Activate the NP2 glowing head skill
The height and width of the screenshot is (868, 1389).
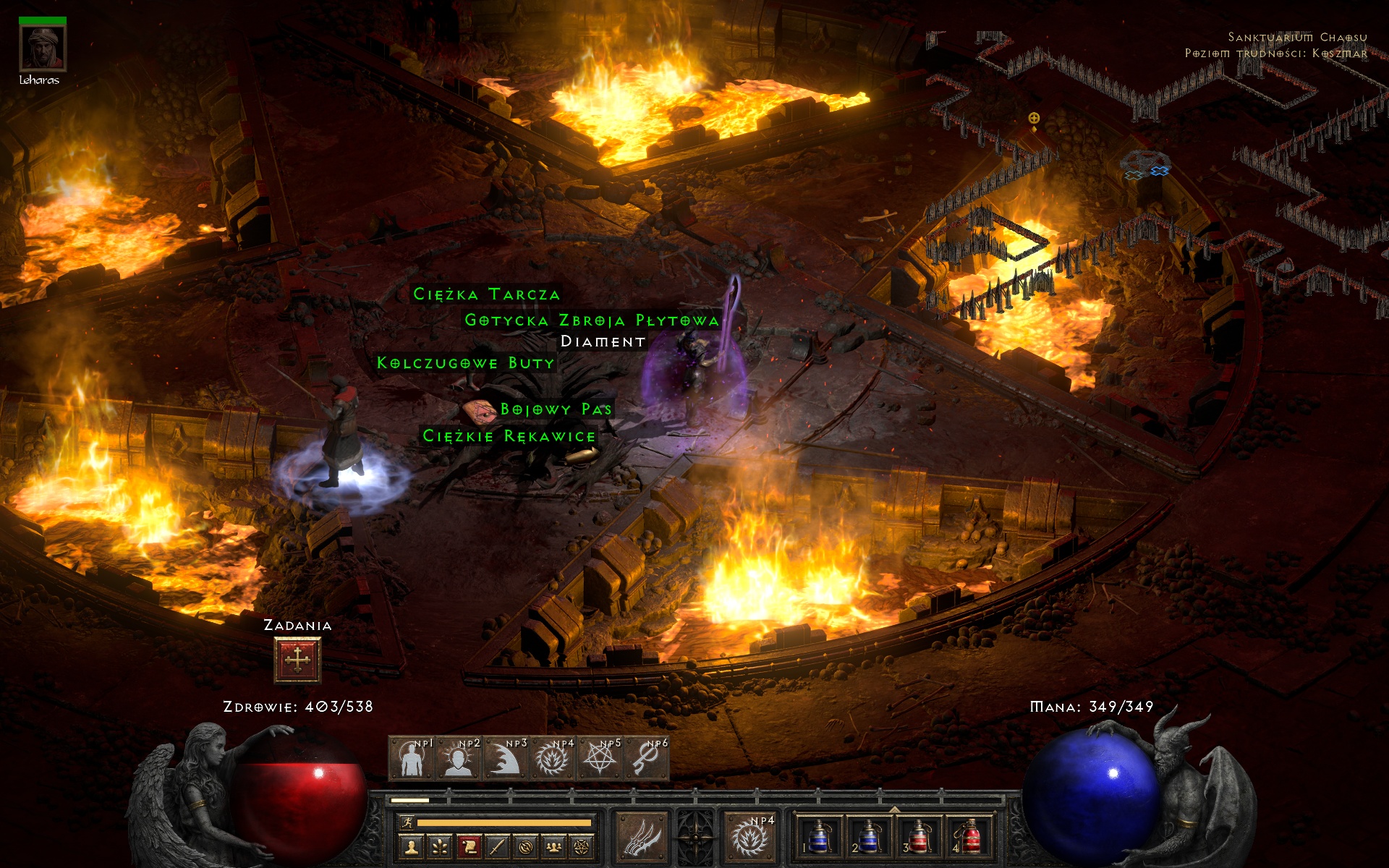(459, 759)
